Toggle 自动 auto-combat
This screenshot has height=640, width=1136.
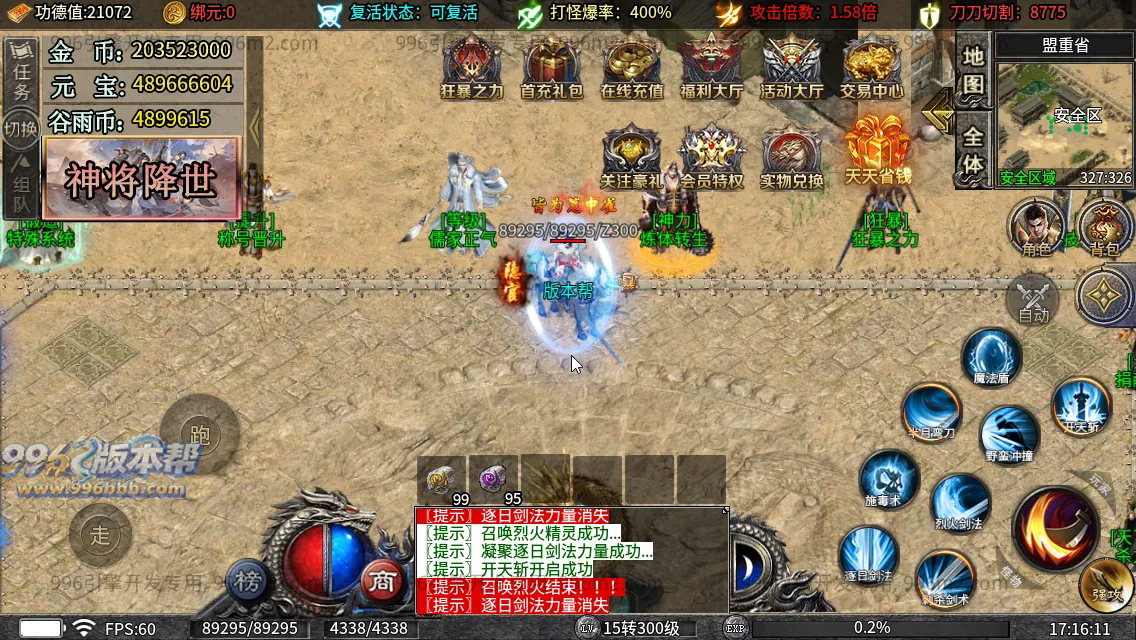tap(1033, 299)
